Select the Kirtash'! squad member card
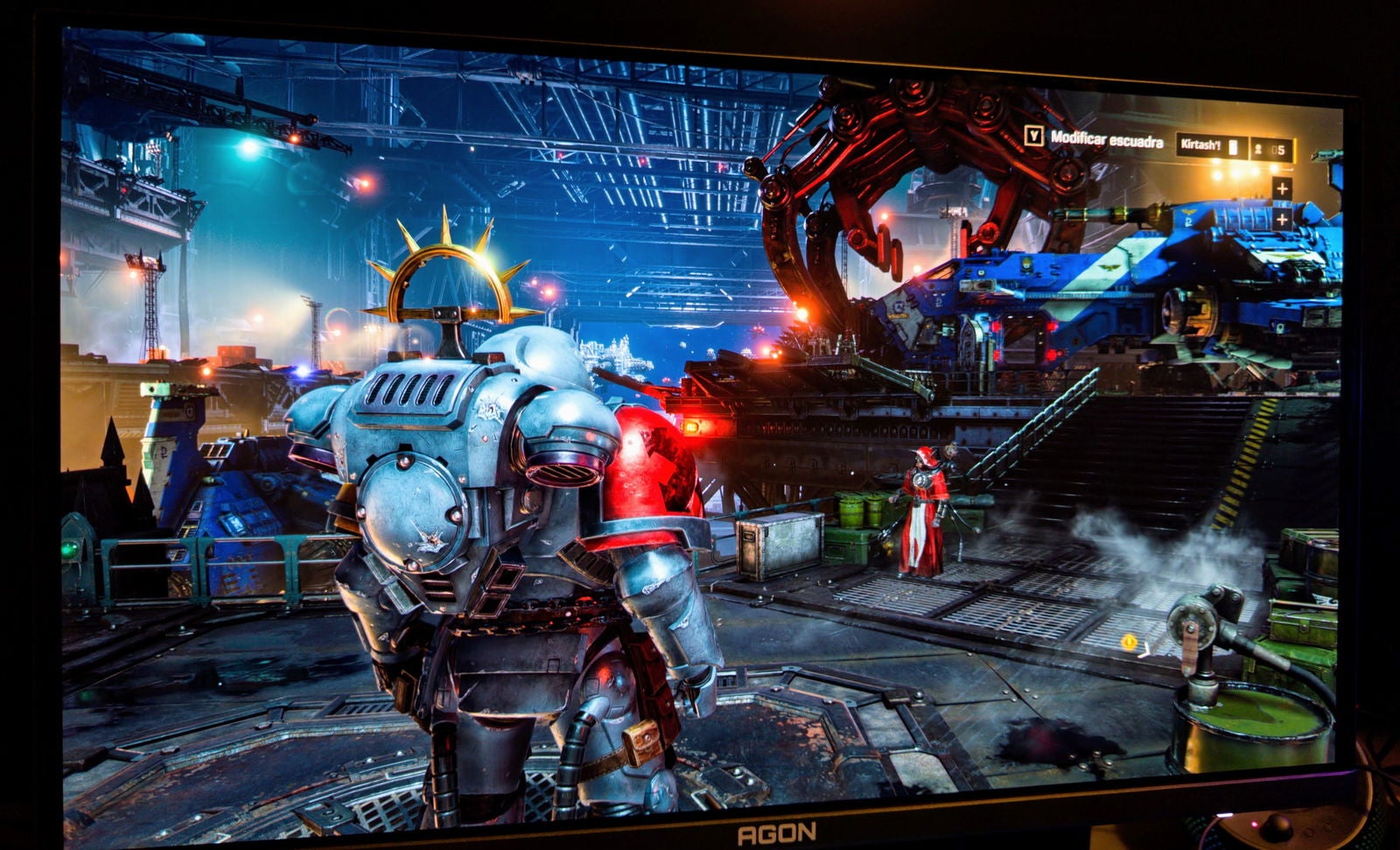 pyautogui.click(x=1210, y=146)
